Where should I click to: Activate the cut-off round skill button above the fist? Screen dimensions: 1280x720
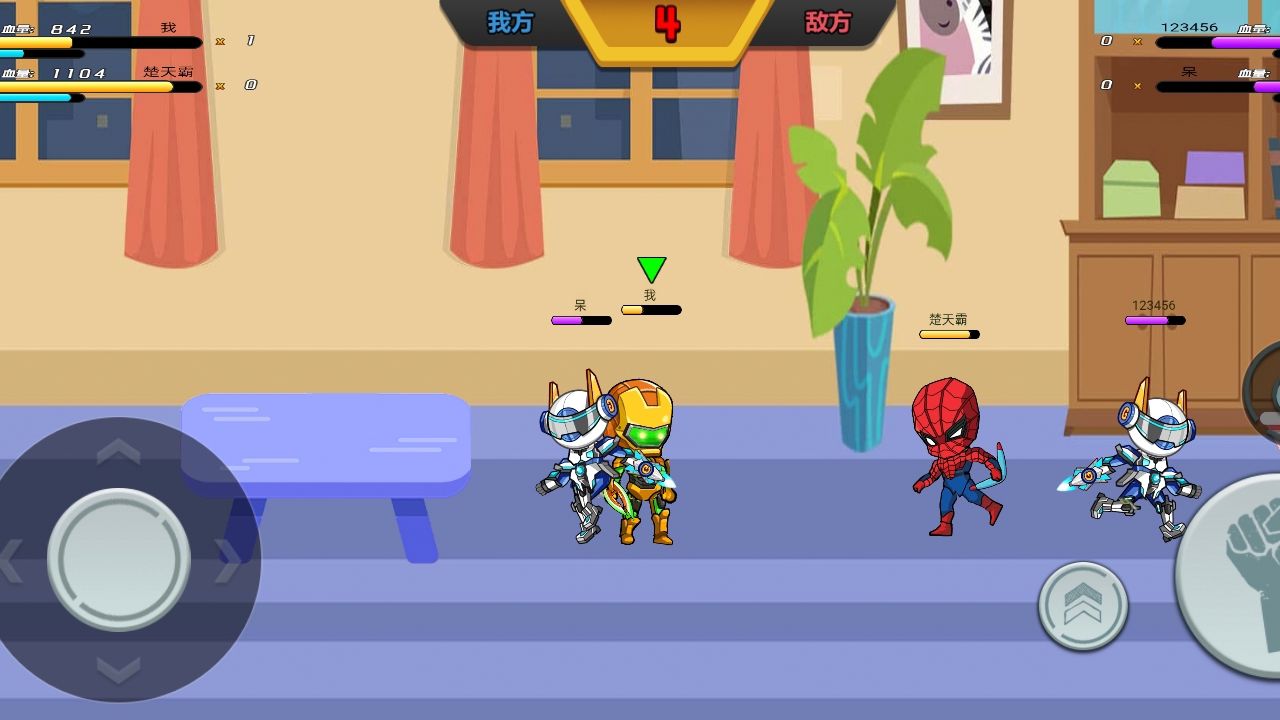[1264, 395]
